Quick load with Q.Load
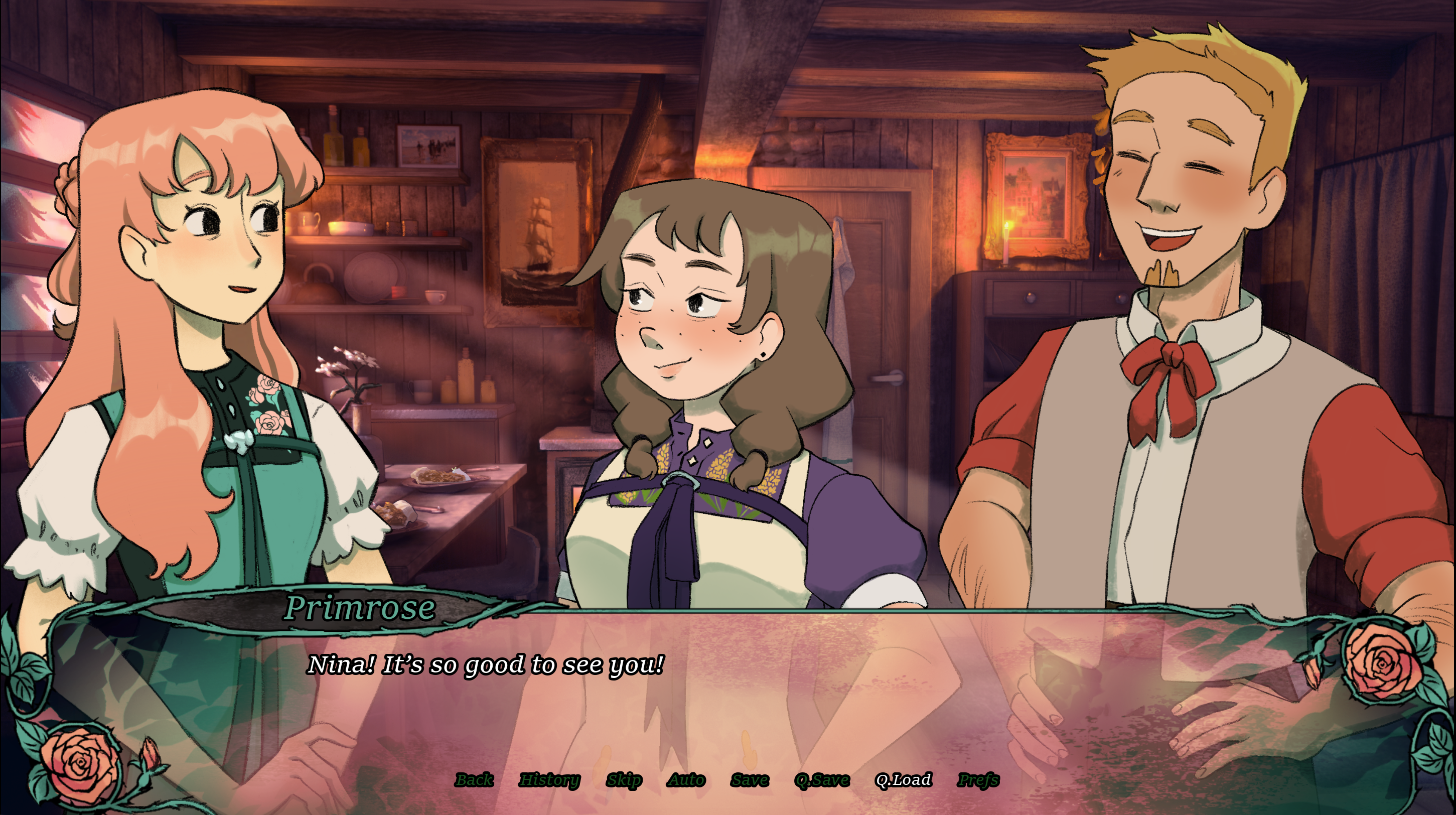This screenshot has height=815, width=1456. [x=903, y=780]
